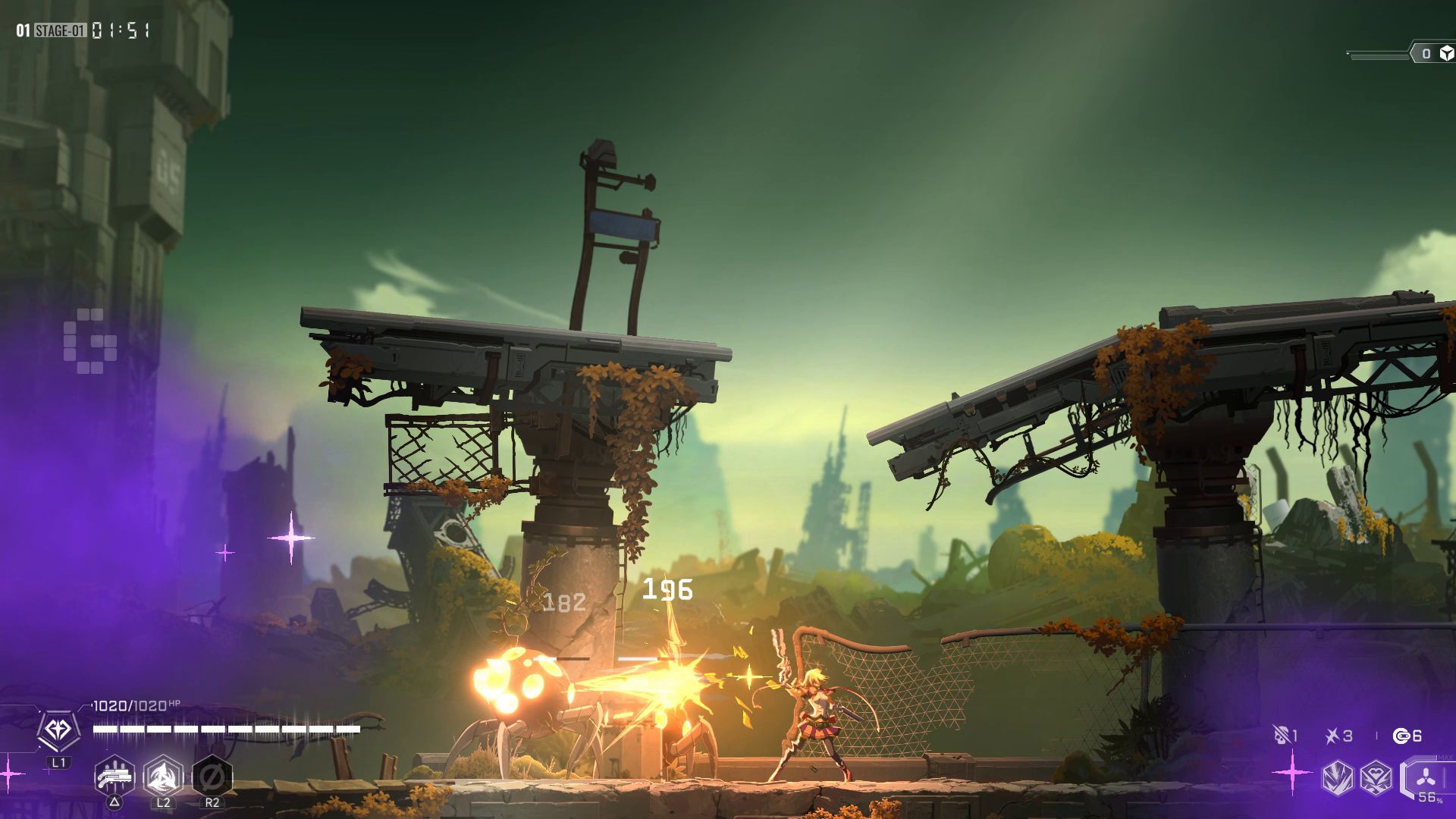Click the slashed skull counter icon
The image size is (1456, 819).
coord(1282,735)
